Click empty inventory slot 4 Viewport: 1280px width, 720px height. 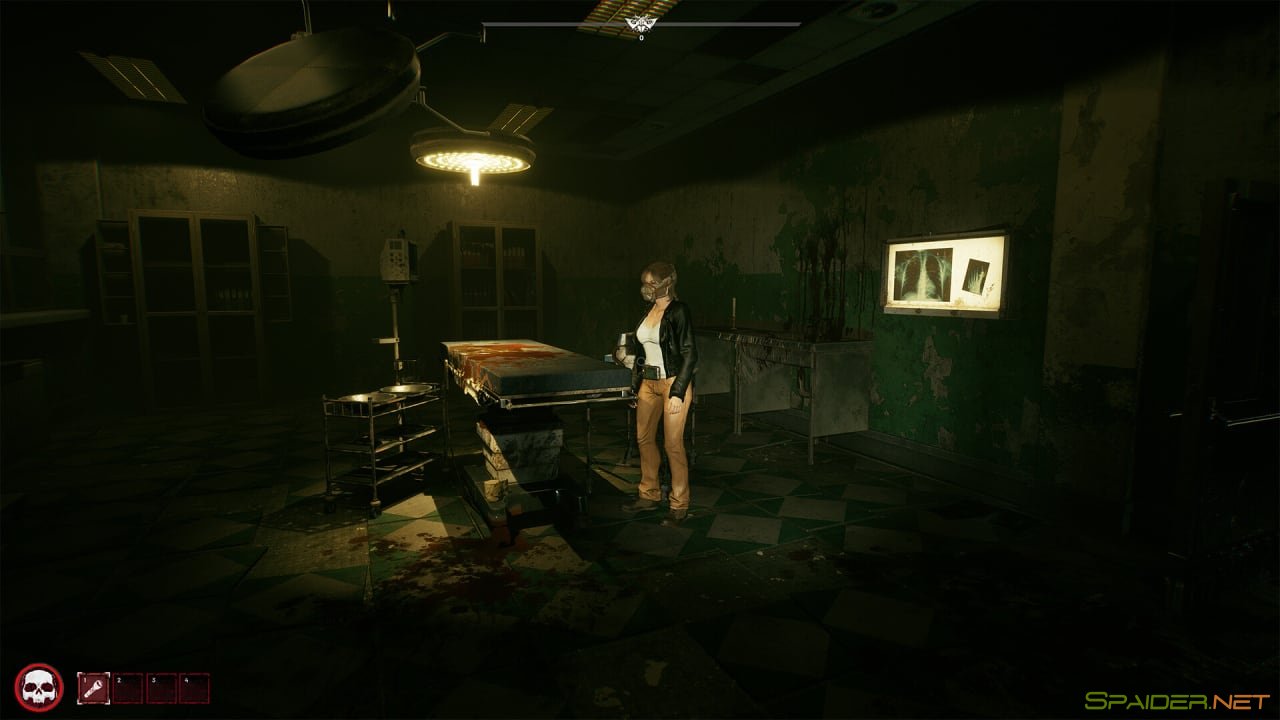click(192, 688)
